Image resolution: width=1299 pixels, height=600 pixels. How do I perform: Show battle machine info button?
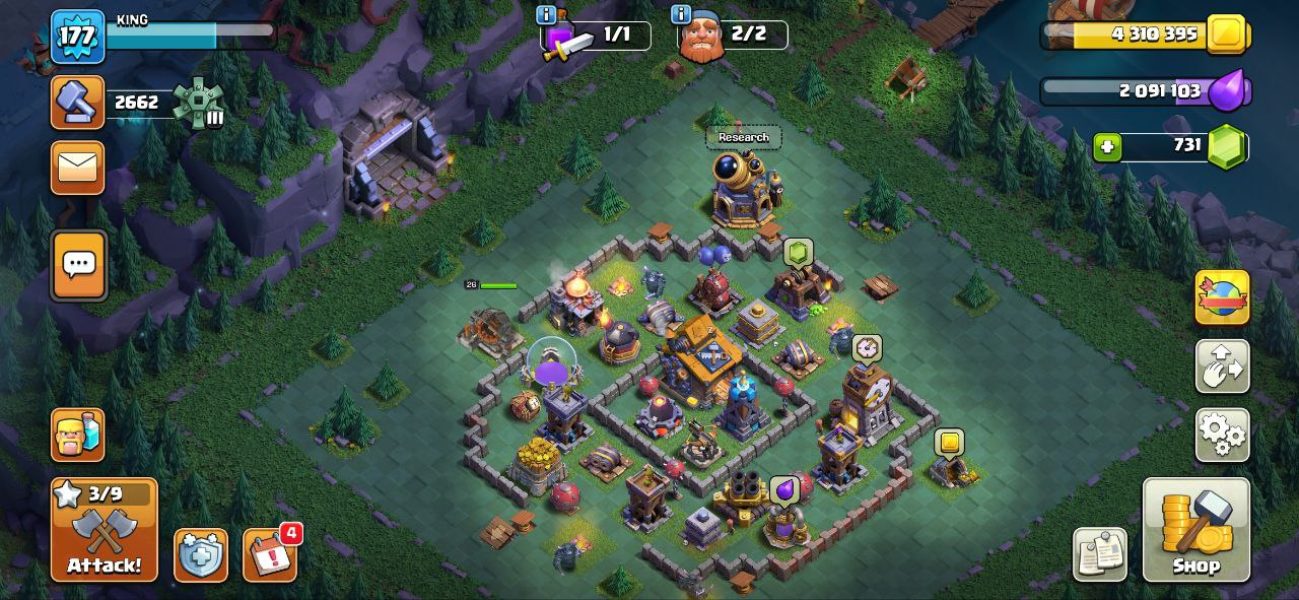click(546, 15)
